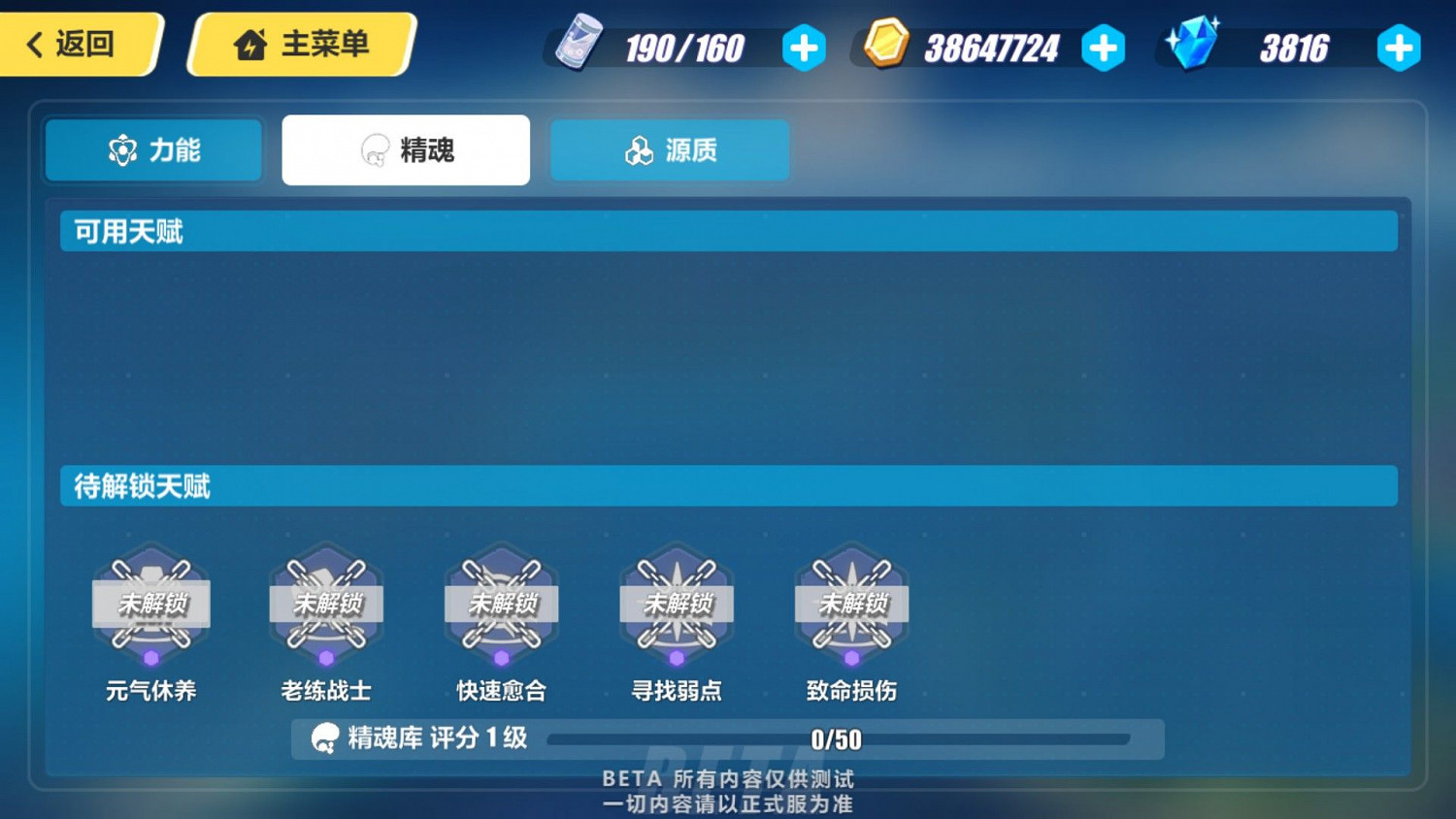The image size is (1456, 819).
Task: Click the plus button beside 190/160 stamina
Action: click(x=803, y=46)
